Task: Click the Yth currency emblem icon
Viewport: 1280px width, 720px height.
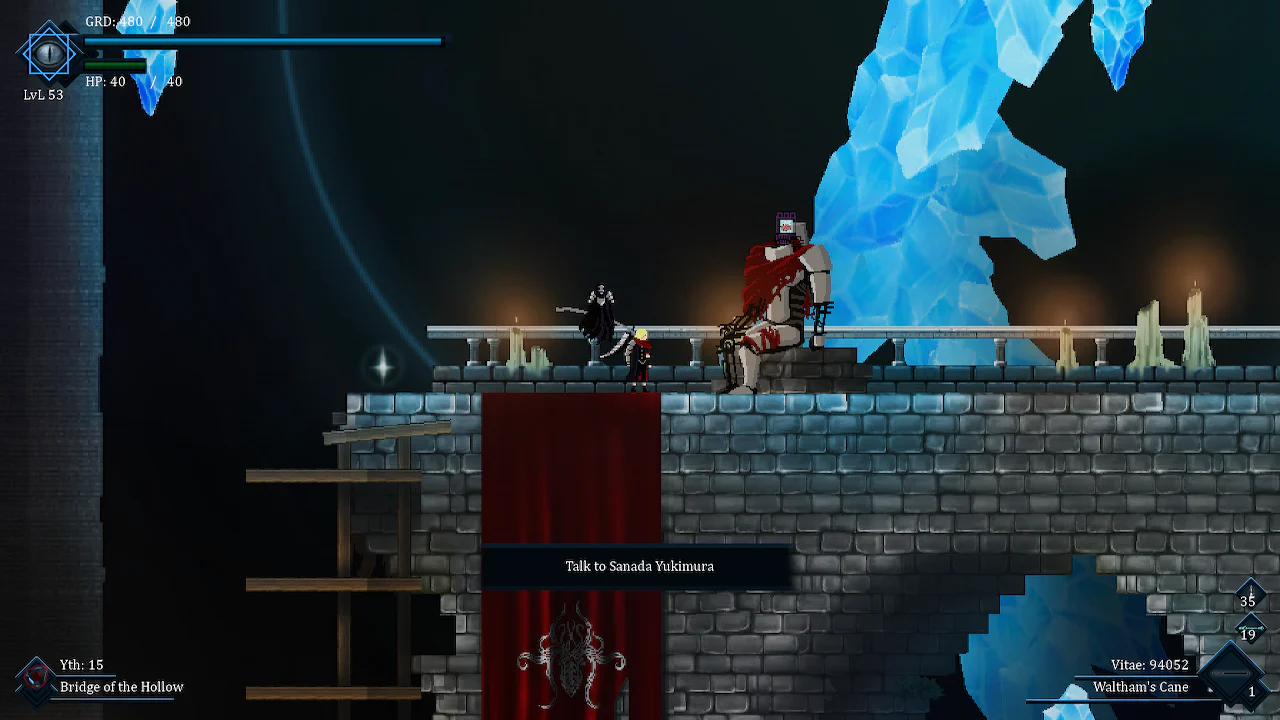Action: pos(35,677)
